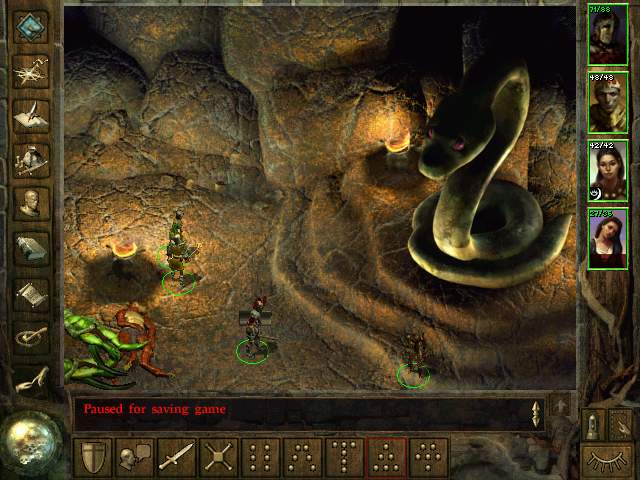Viewport: 640px width, 480px height.
Task: Open the mage spellbook icon
Action: pos(31,247)
